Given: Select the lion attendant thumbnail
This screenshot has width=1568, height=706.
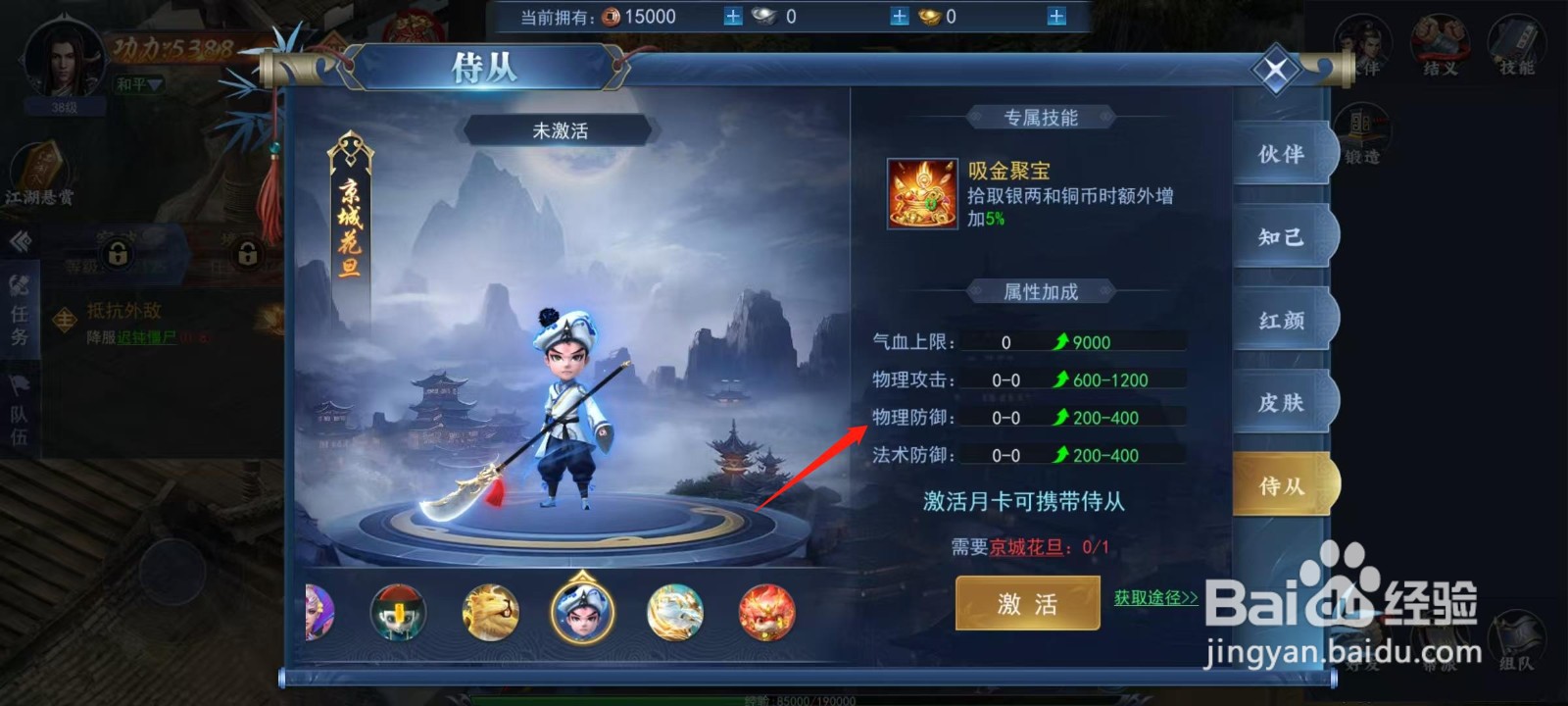Looking at the screenshot, I should (x=492, y=613).
